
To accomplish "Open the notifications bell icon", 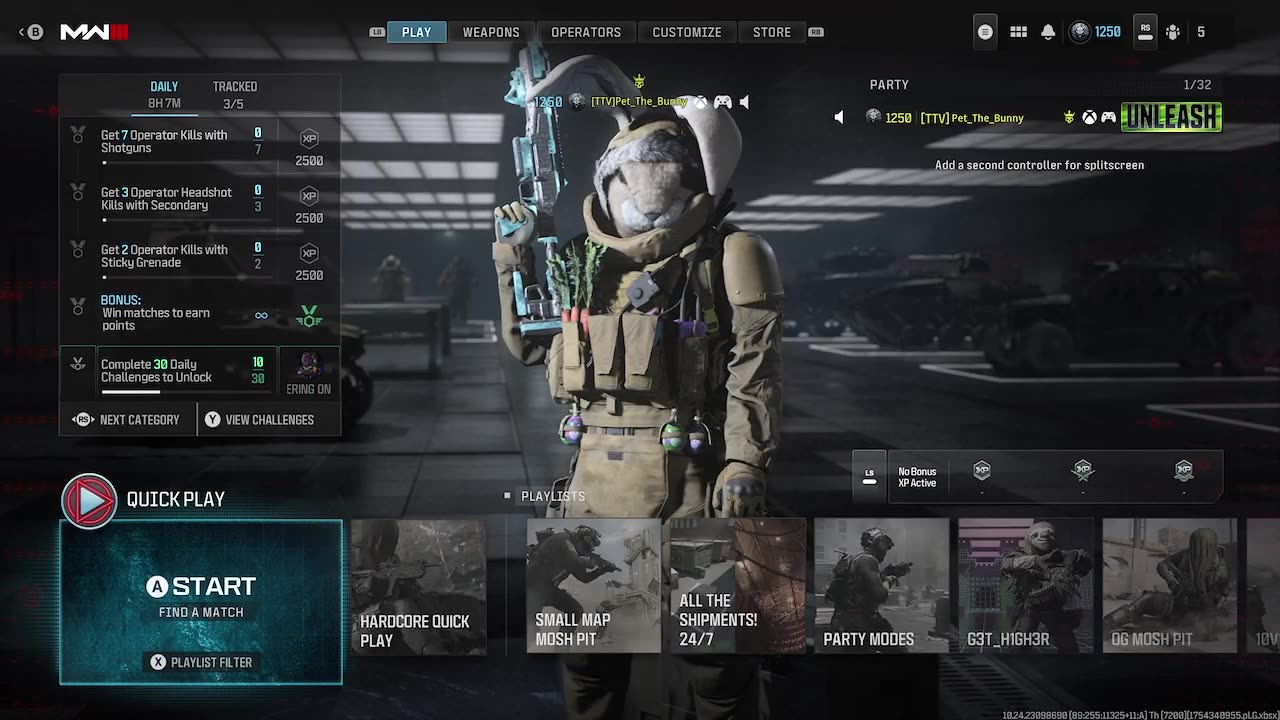I will pos(1048,32).
